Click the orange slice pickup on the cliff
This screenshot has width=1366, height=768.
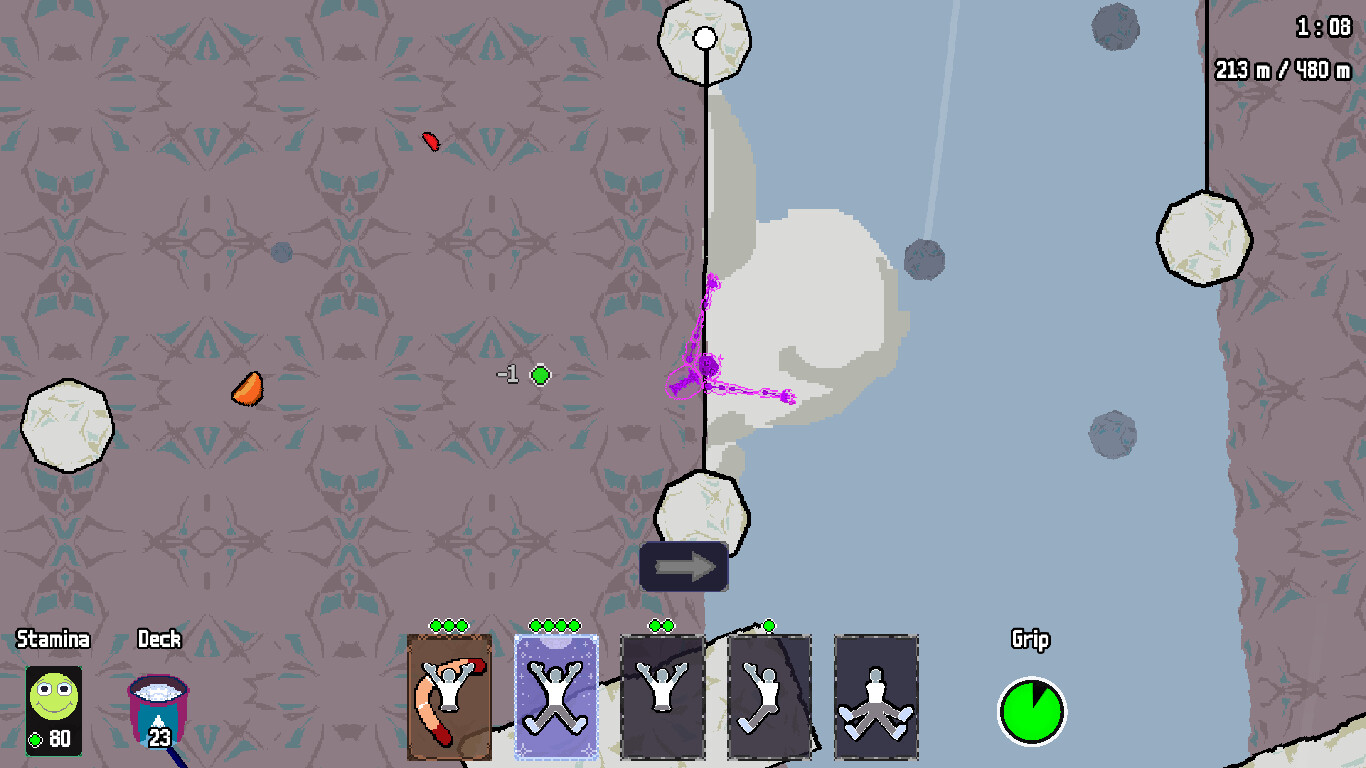[246, 390]
